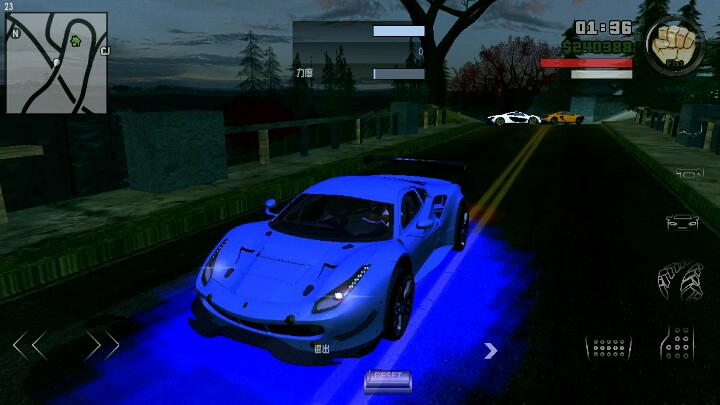The image size is (720, 405).
Task: Click the small white right arrow
Action: [x=491, y=350]
